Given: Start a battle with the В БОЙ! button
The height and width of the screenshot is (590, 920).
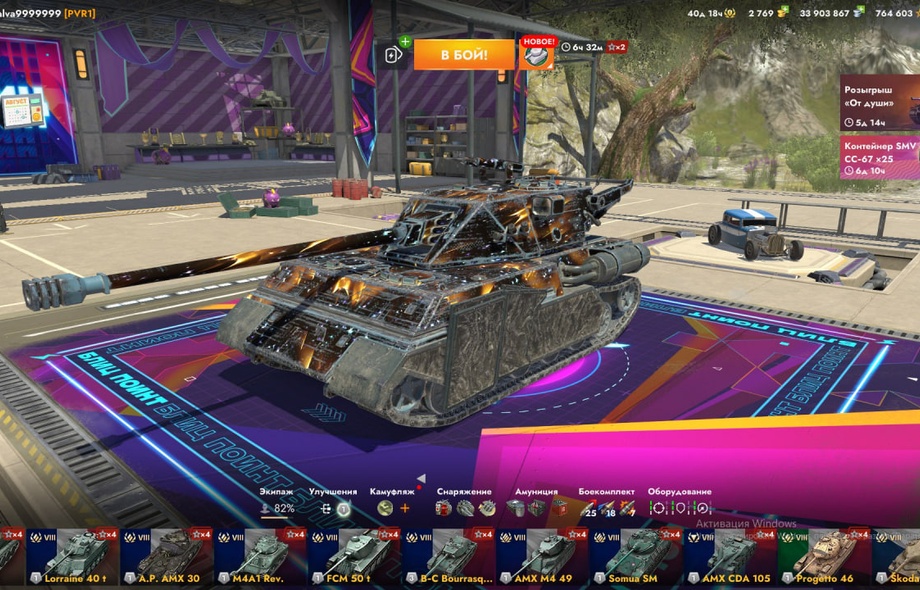Looking at the screenshot, I should click(x=464, y=54).
